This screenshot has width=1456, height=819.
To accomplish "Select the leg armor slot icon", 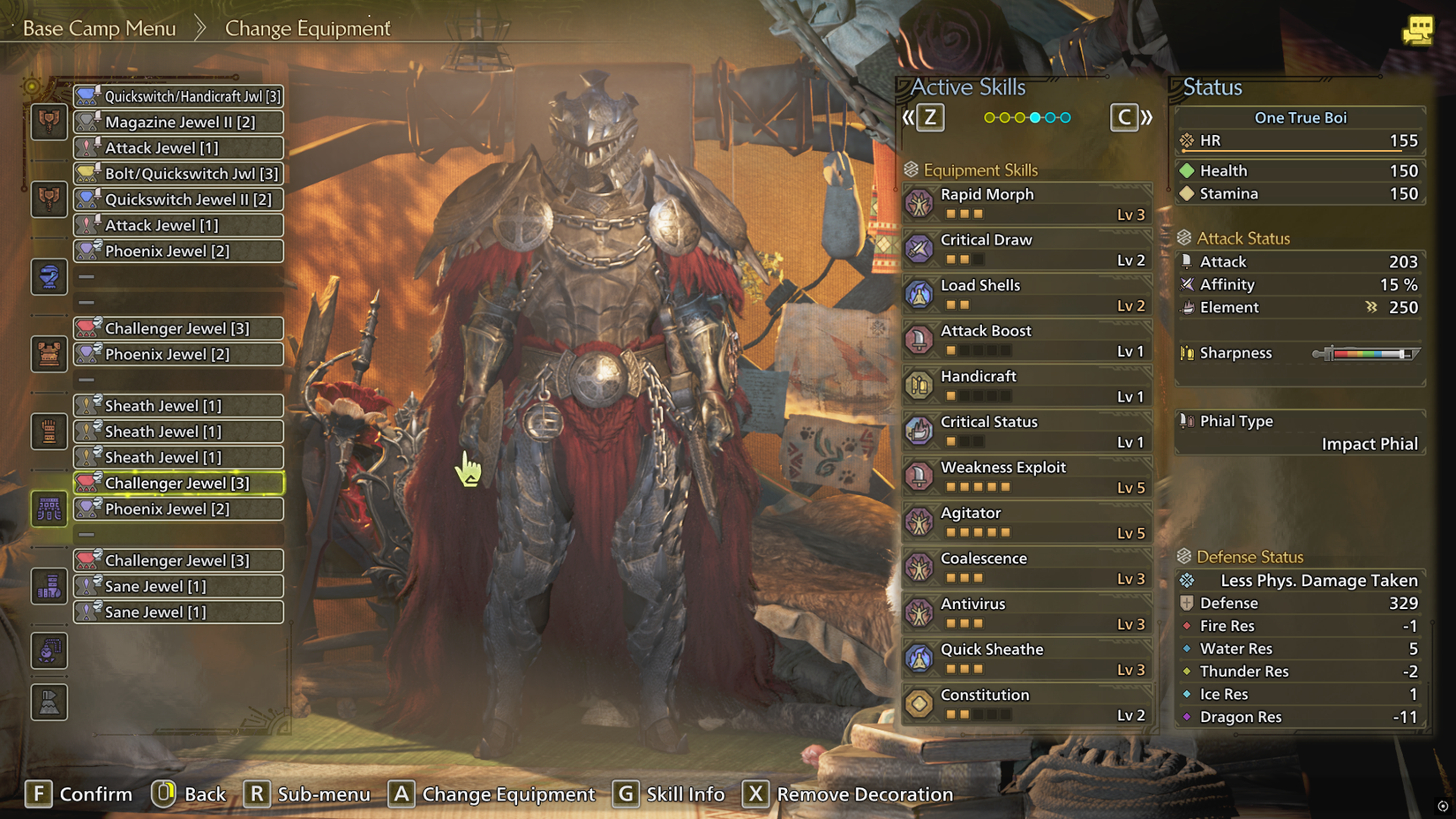I will click(x=49, y=587).
